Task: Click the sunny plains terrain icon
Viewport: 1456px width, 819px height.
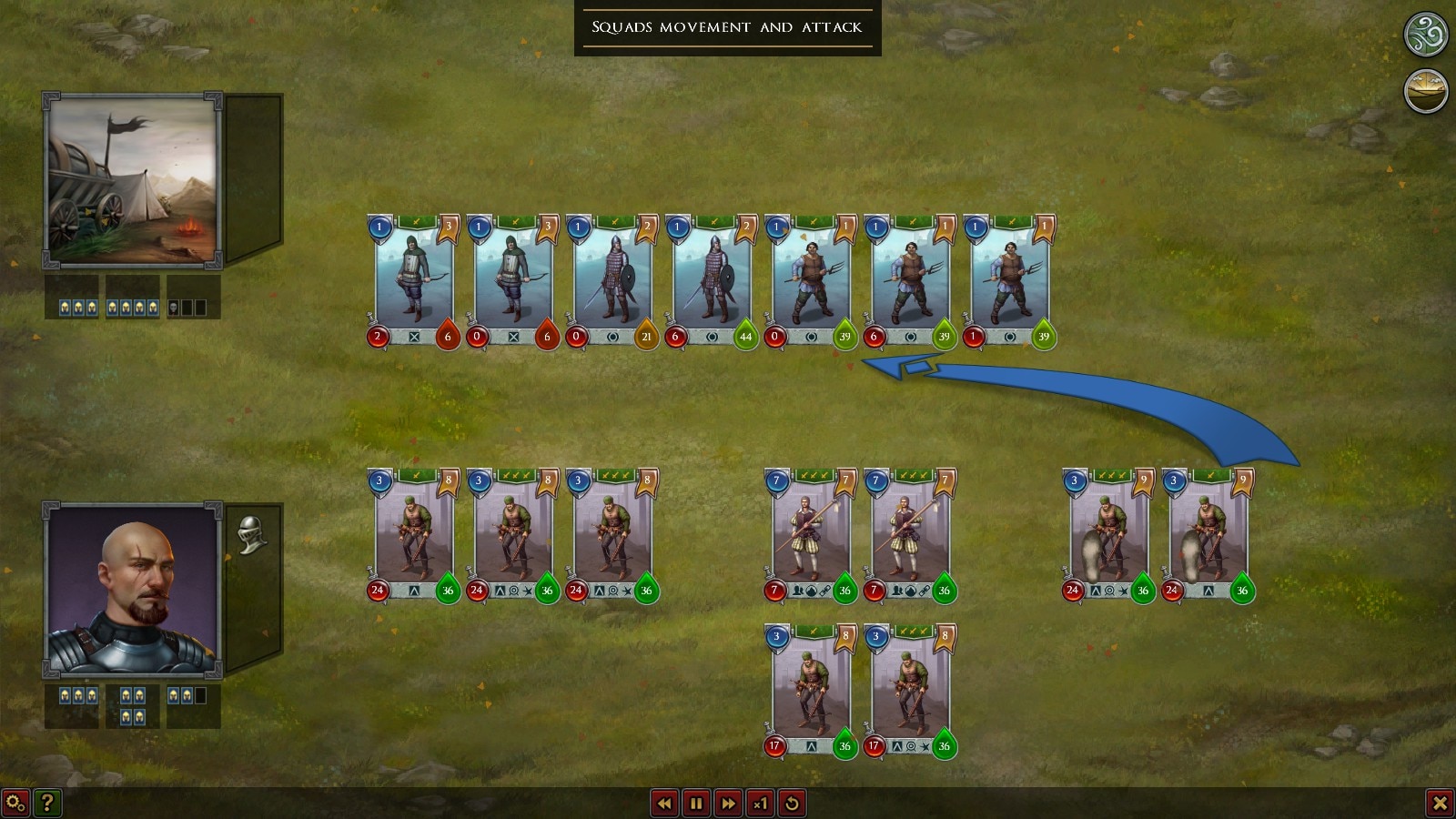Action: (1426, 91)
